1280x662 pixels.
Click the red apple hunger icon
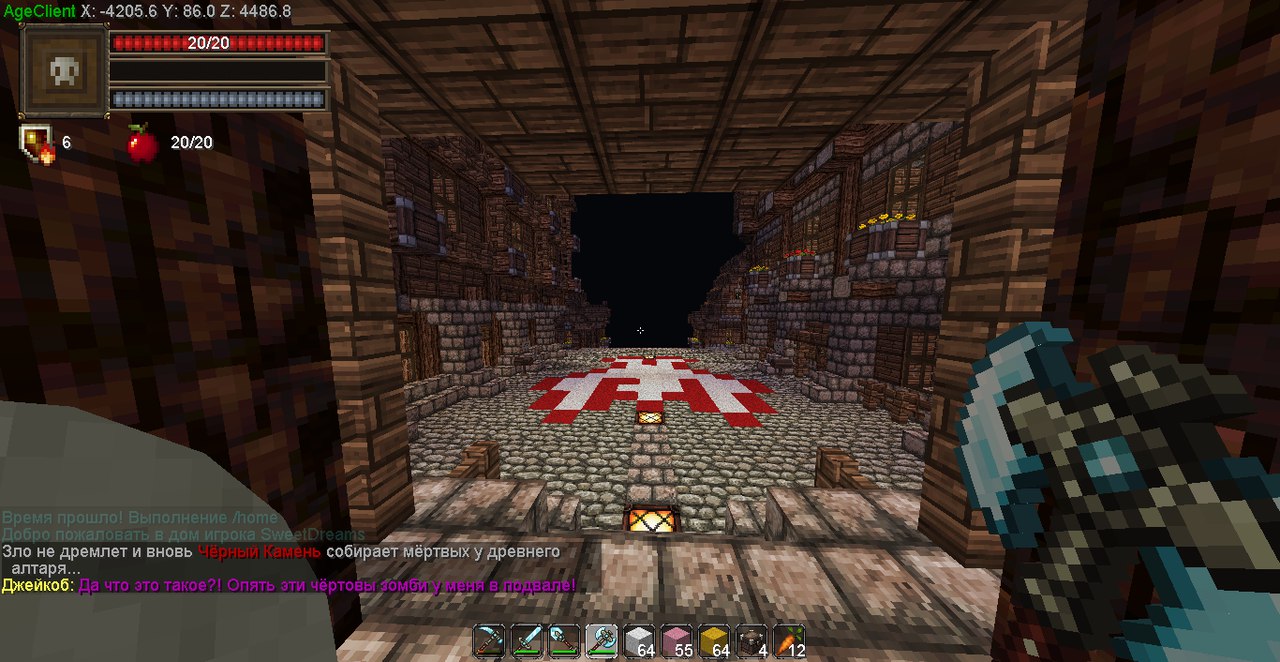142,144
